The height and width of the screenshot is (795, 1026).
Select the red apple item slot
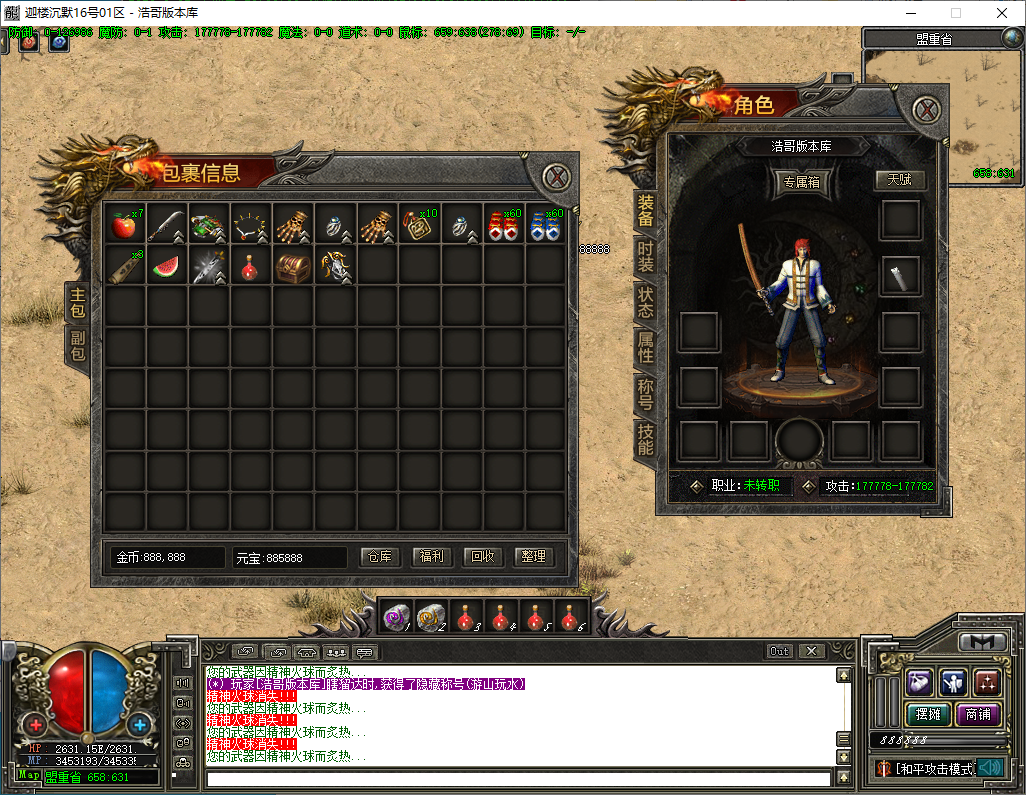124,224
